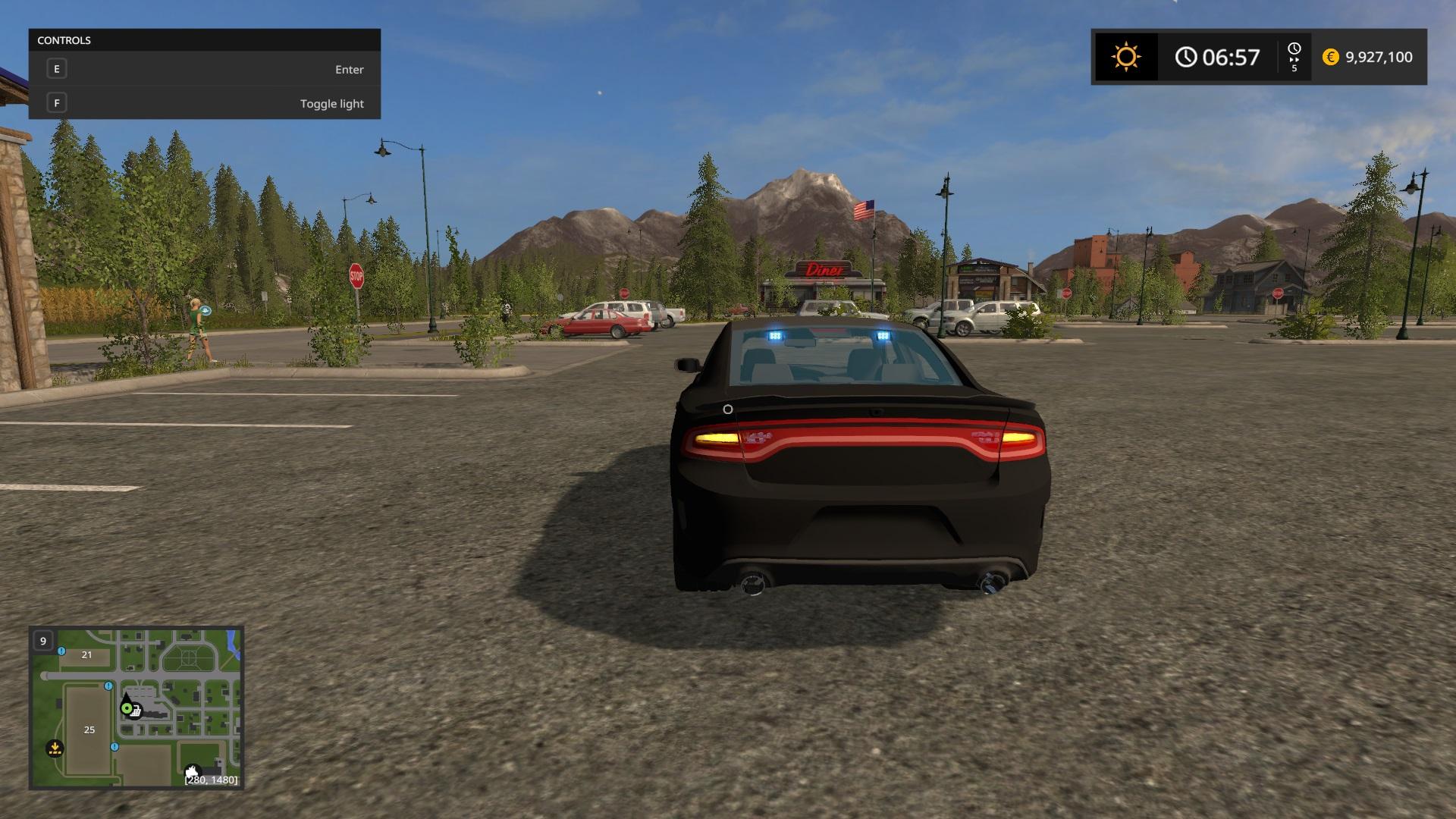Select the green player marker on the minimap
Viewport: 1456px width, 819px height.
[x=127, y=708]
